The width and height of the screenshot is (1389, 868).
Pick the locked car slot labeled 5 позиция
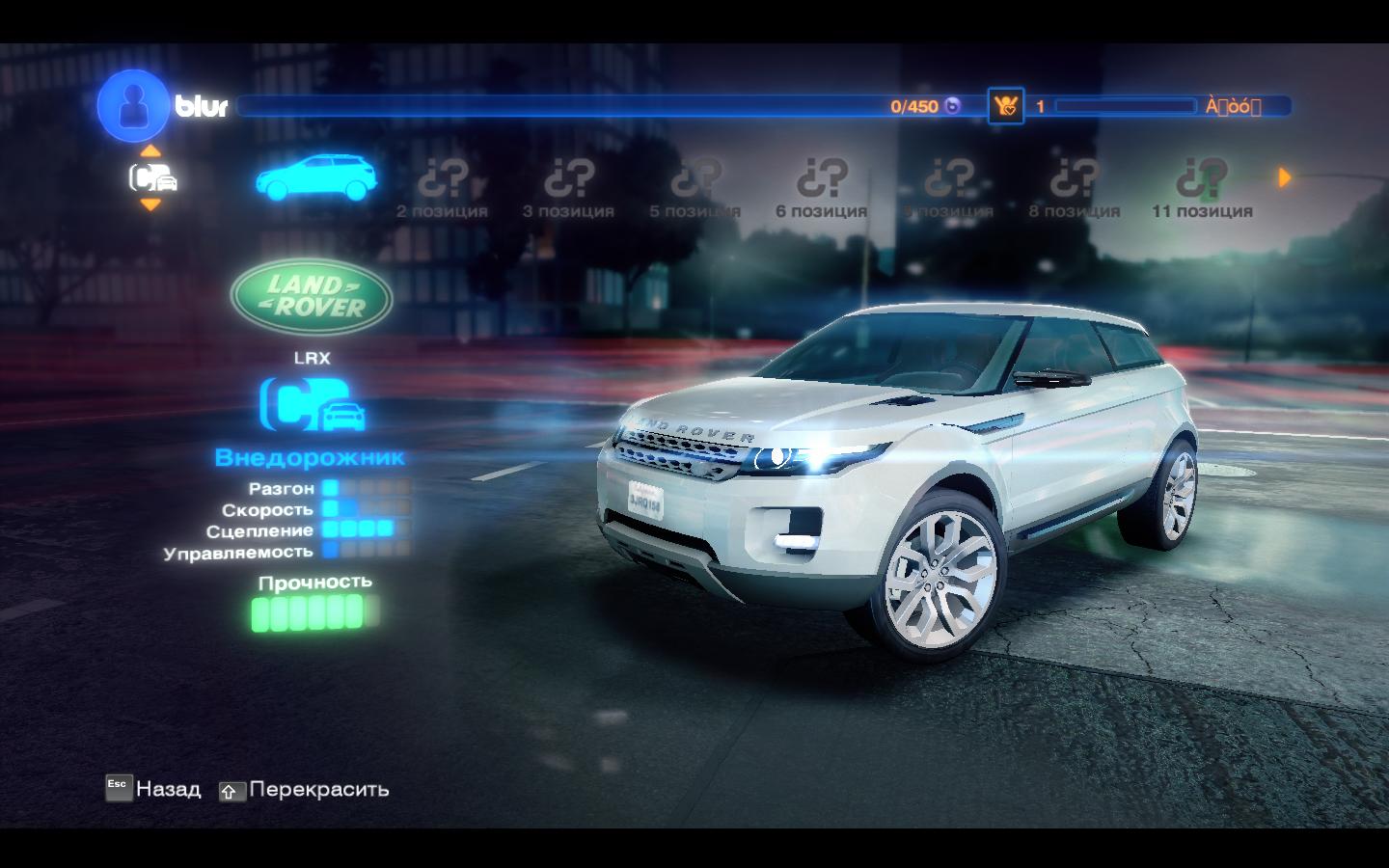(x=695, y=188)
